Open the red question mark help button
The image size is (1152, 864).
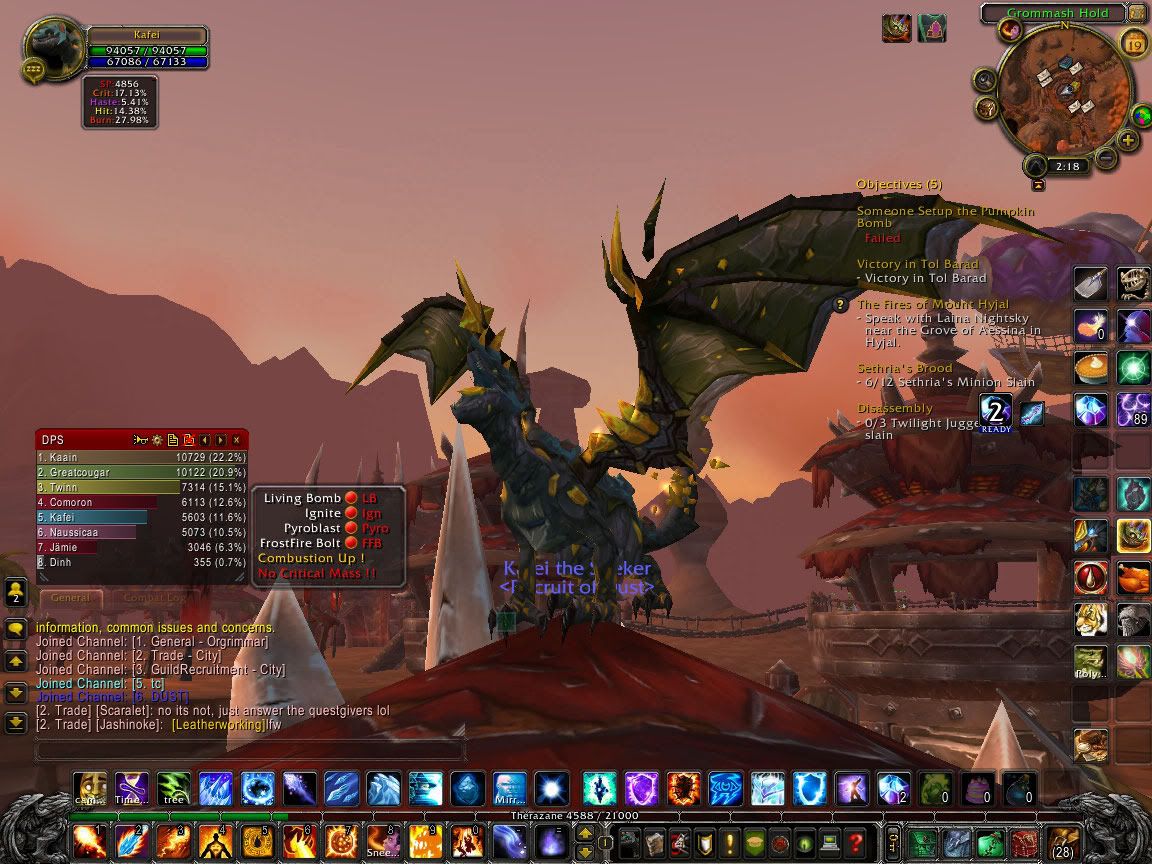tap(854, 842)
